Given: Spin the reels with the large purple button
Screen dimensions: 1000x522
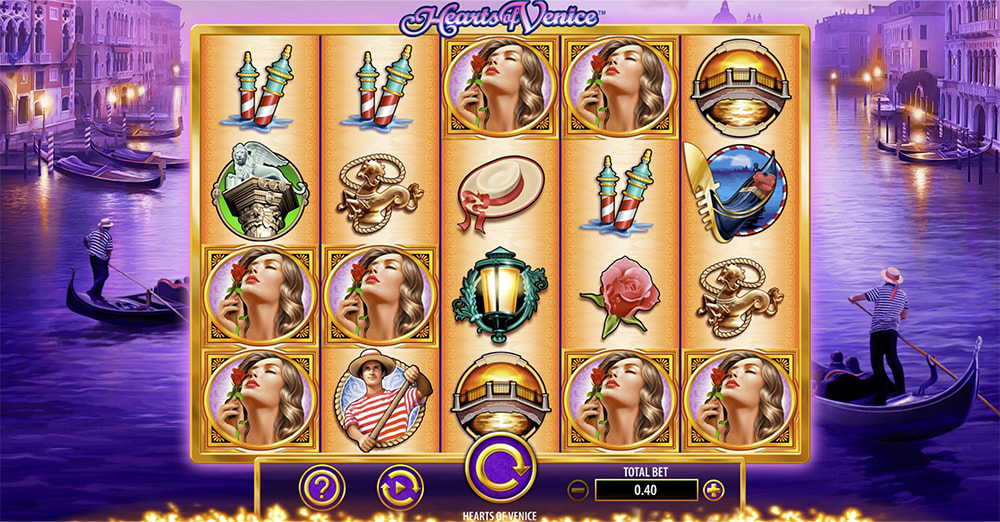Looking at the screenshot, I should coord(500,467).
